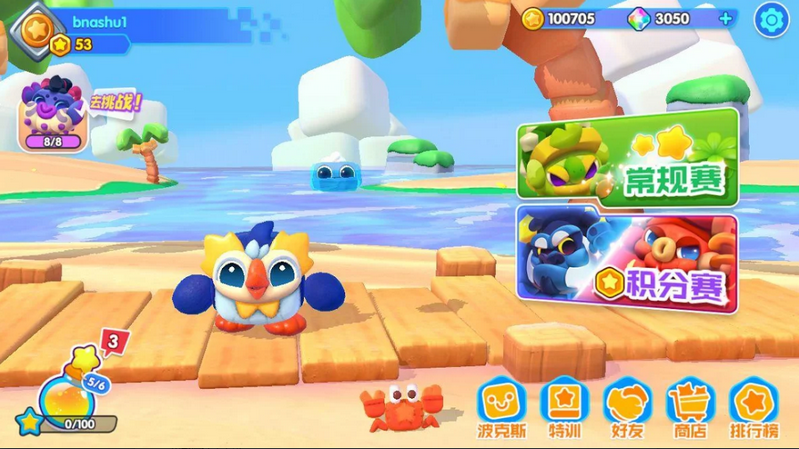Open the gear settings menu
The width and height of the screenshot is (799, 449).
click(771, 19)
